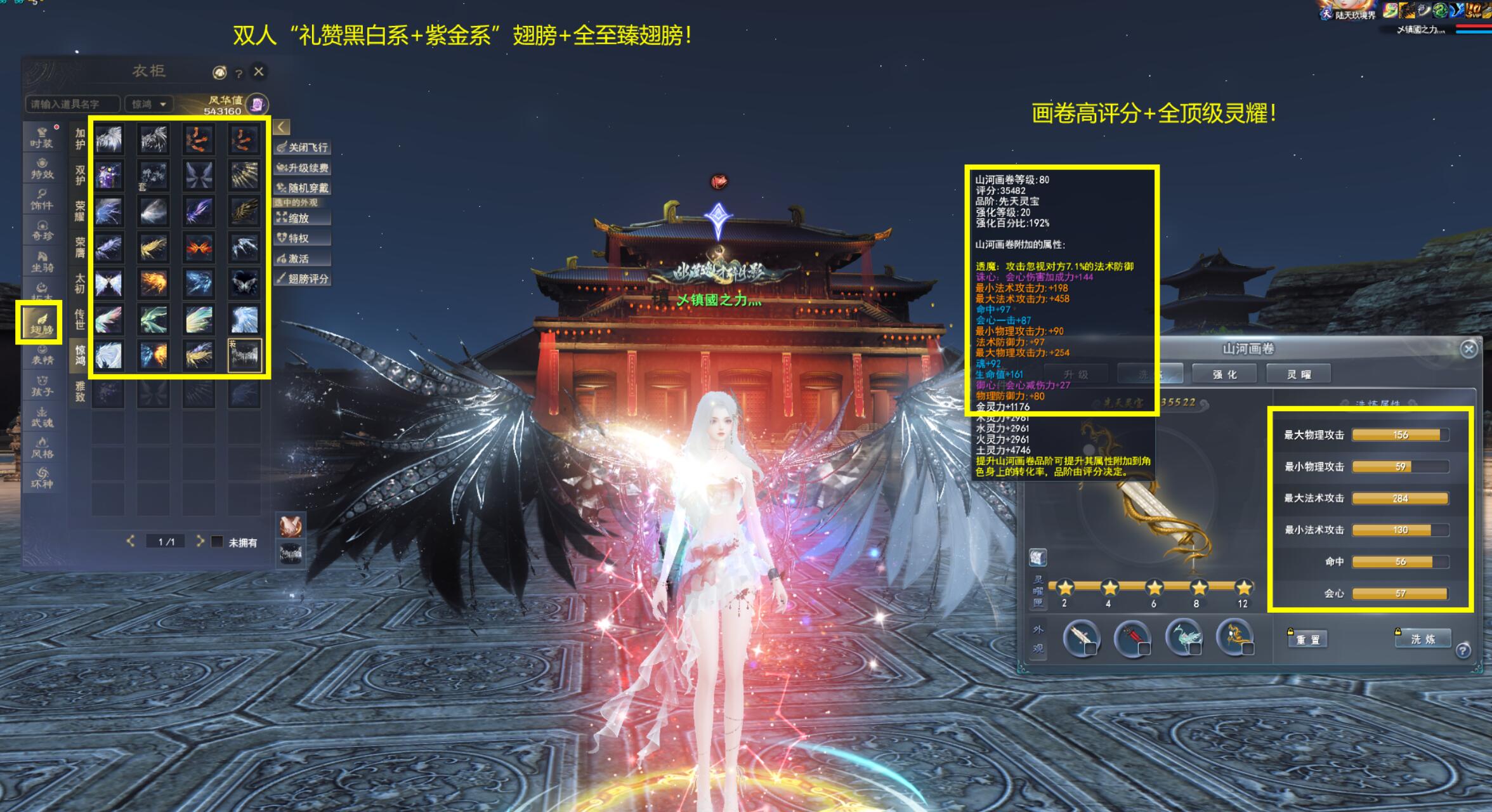The height and width of the screenshot is (812, 1492).
Task: Close the 衣柜 wardrobe panel
Action: click(x=258, y=72)
